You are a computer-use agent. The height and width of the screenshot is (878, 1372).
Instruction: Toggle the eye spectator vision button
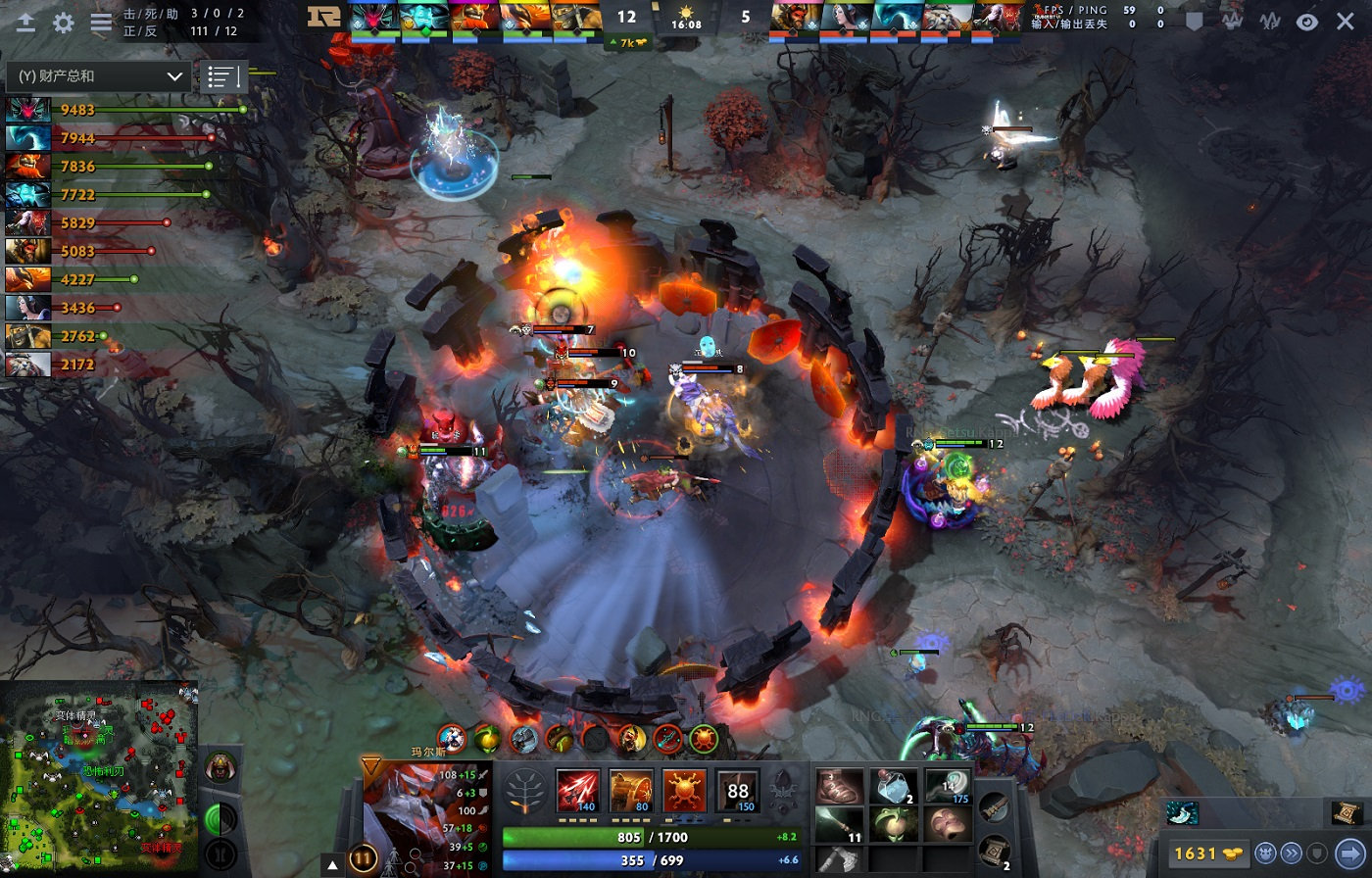(x=1307, y=22)
